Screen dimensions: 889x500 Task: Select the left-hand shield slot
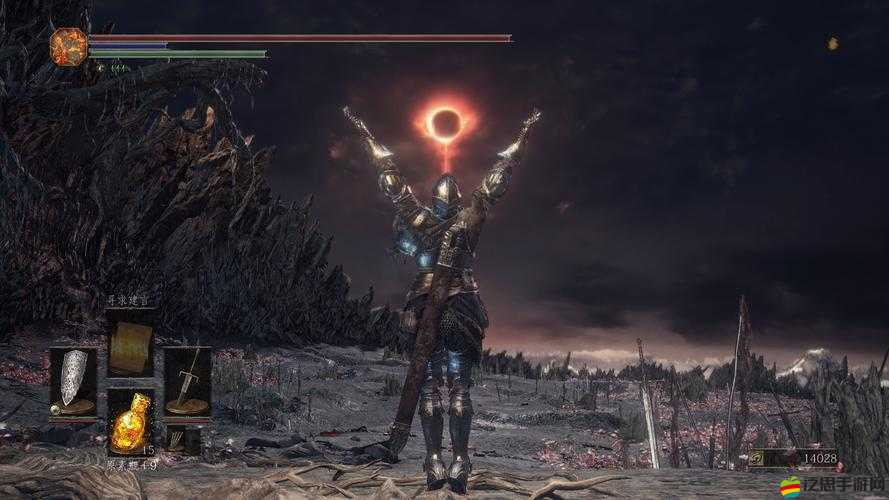click(73, 381)
